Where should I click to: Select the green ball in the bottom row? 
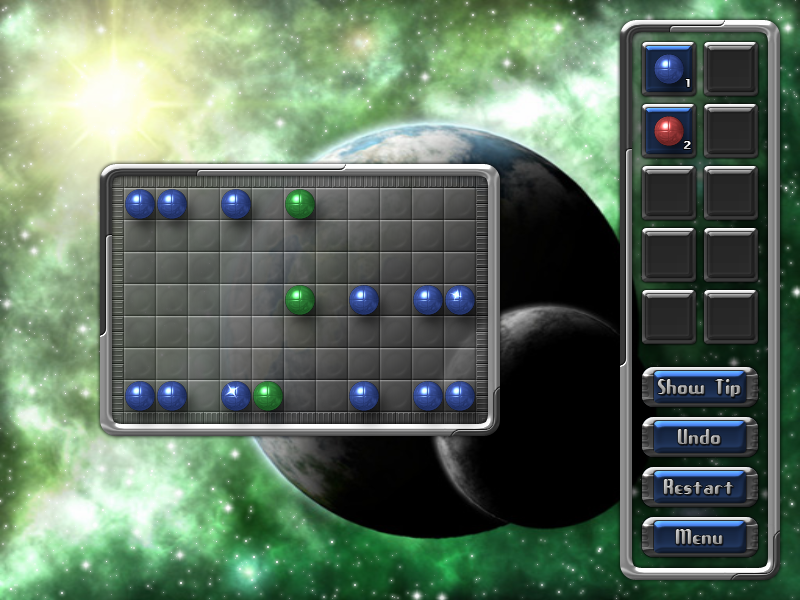click(x=267, y=396)
